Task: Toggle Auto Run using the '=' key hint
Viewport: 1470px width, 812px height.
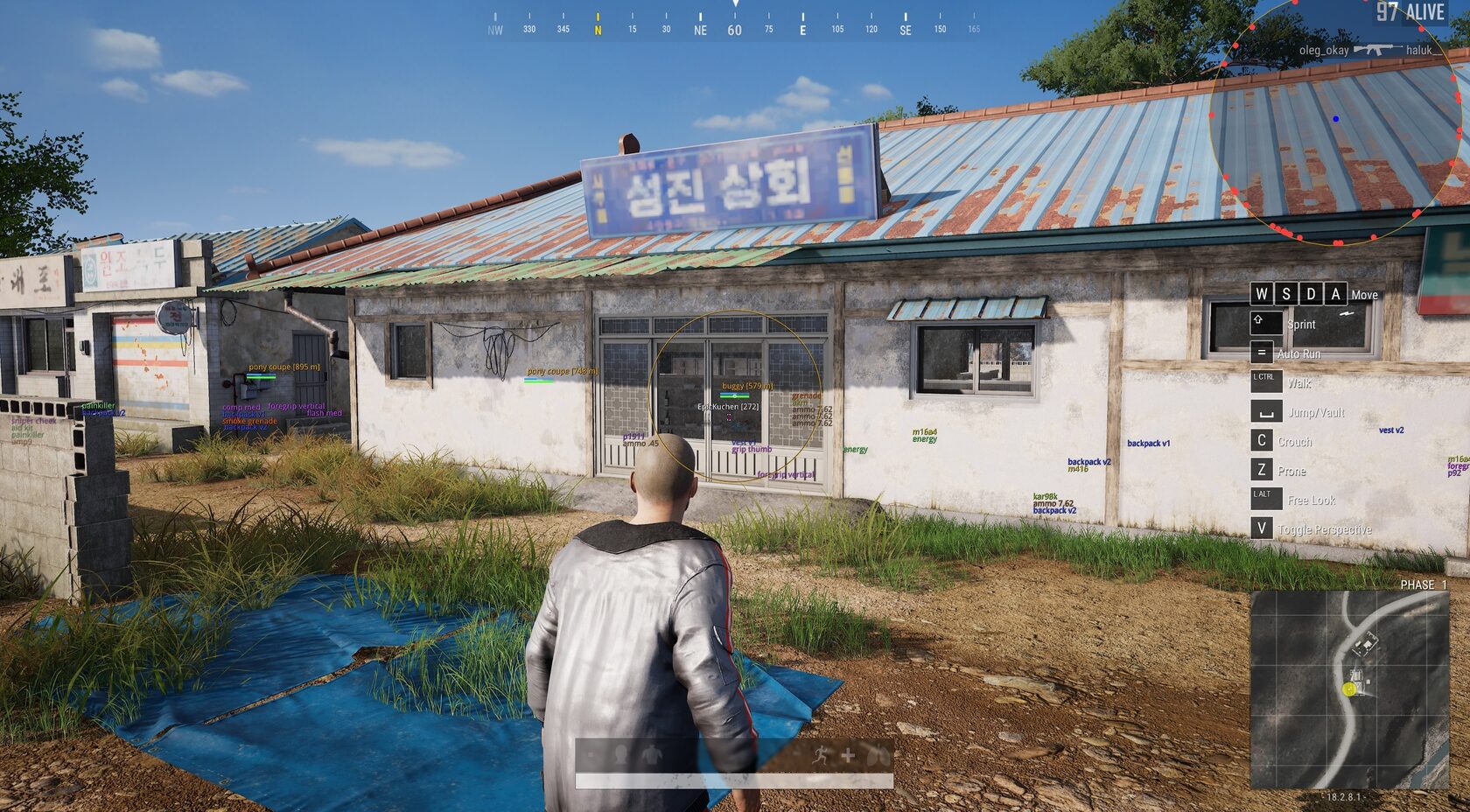Action: 1261,353
